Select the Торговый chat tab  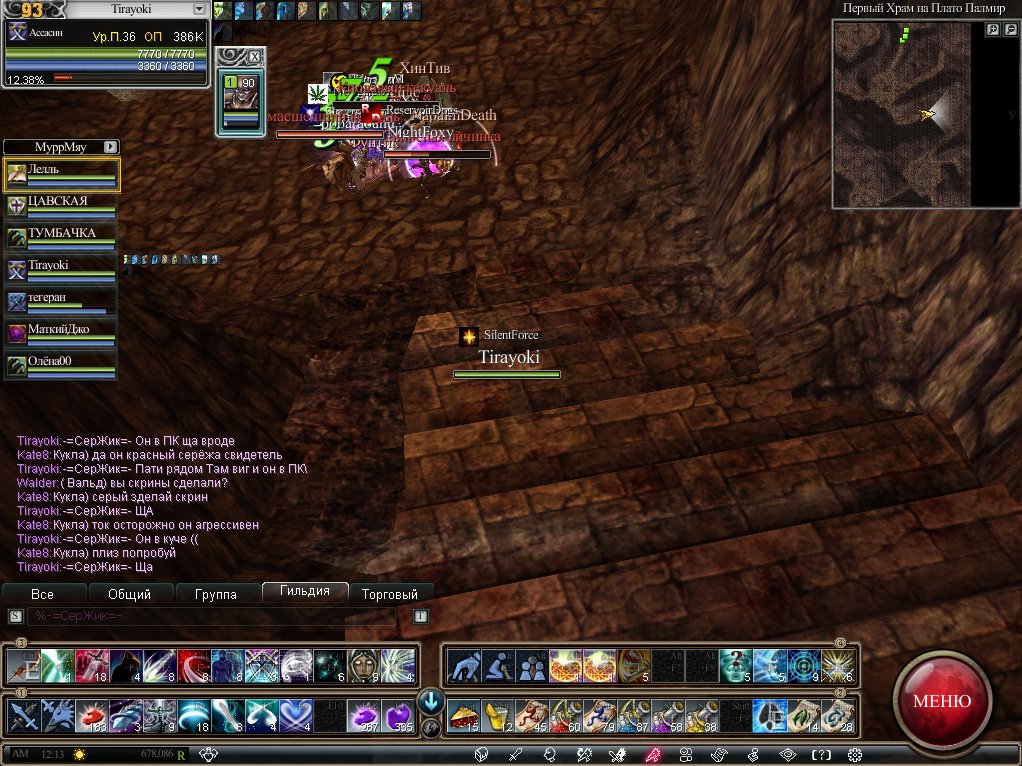tap(390, 594)
